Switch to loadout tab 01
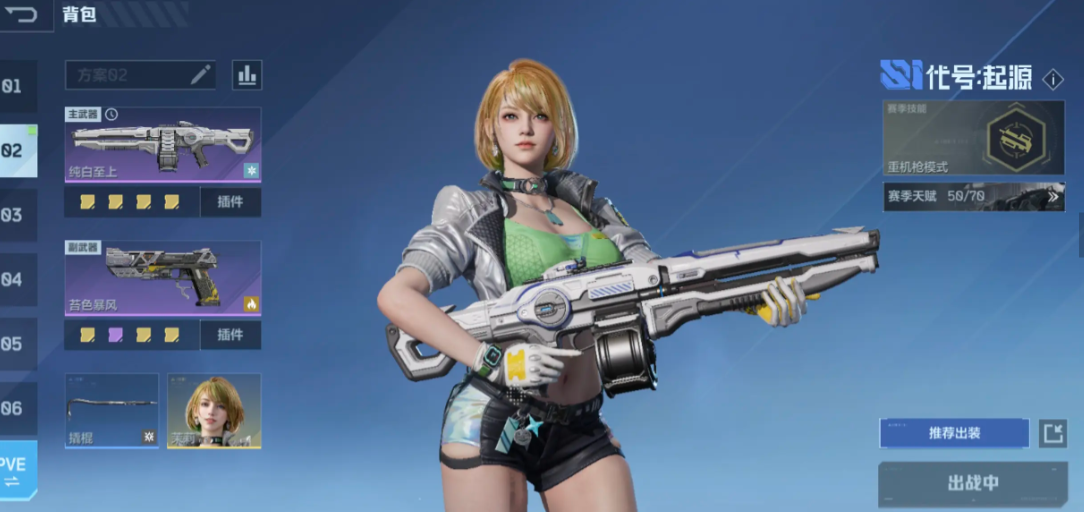The width and height of the screenshot is (1084, 512). tap(14, 87)
